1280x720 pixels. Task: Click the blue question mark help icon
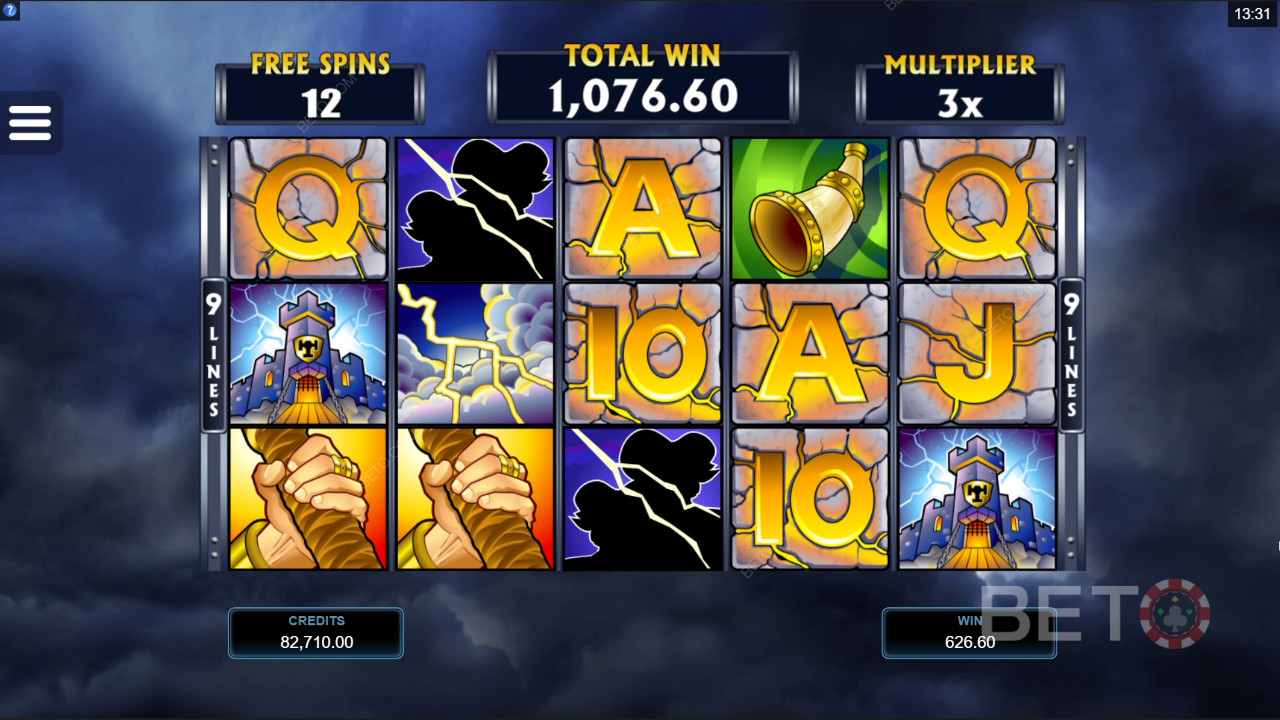(10, 10)
